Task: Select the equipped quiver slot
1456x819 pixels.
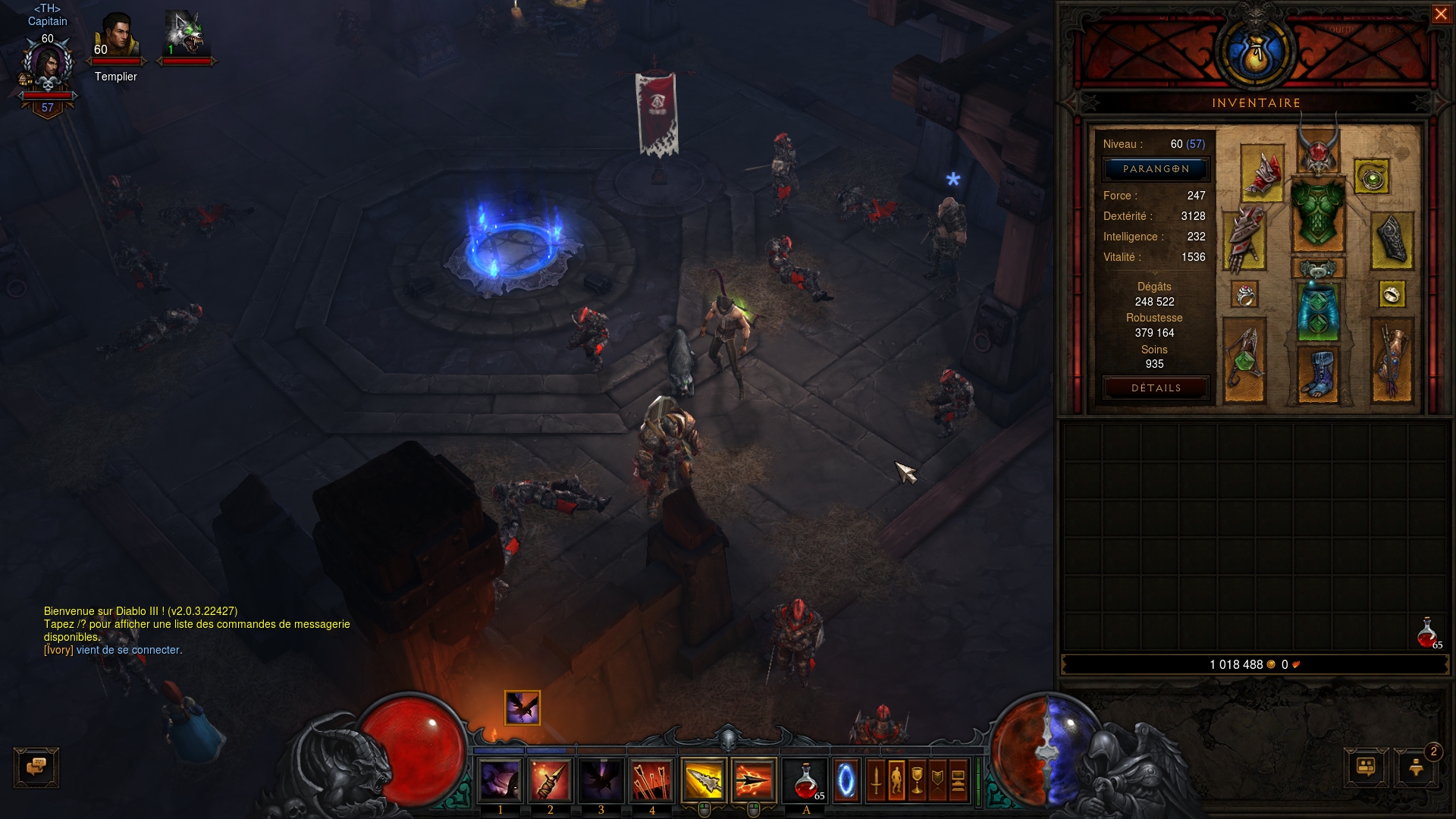Action: tap(1392, 360)
